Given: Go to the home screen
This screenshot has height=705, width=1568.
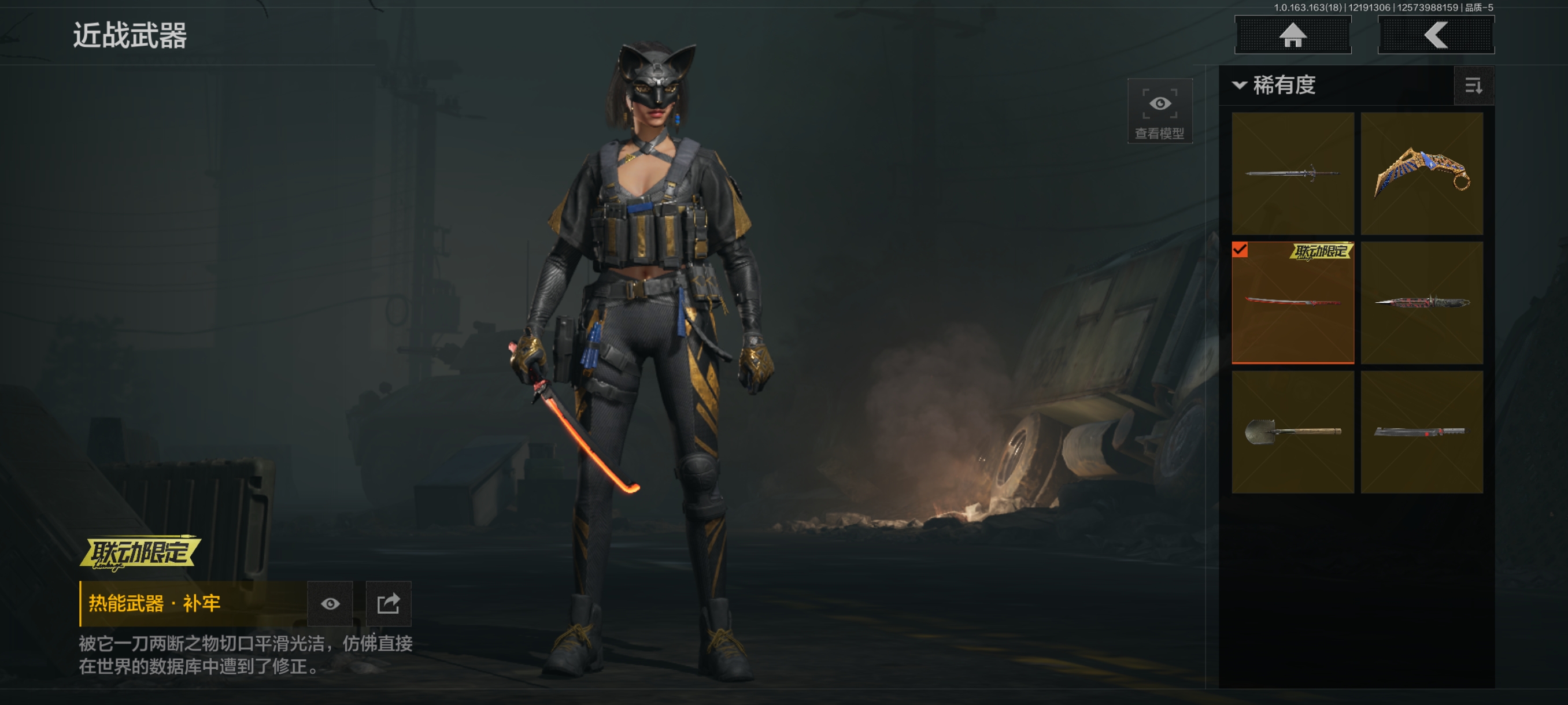Looking at the screenshot, I should [1292, 35].
